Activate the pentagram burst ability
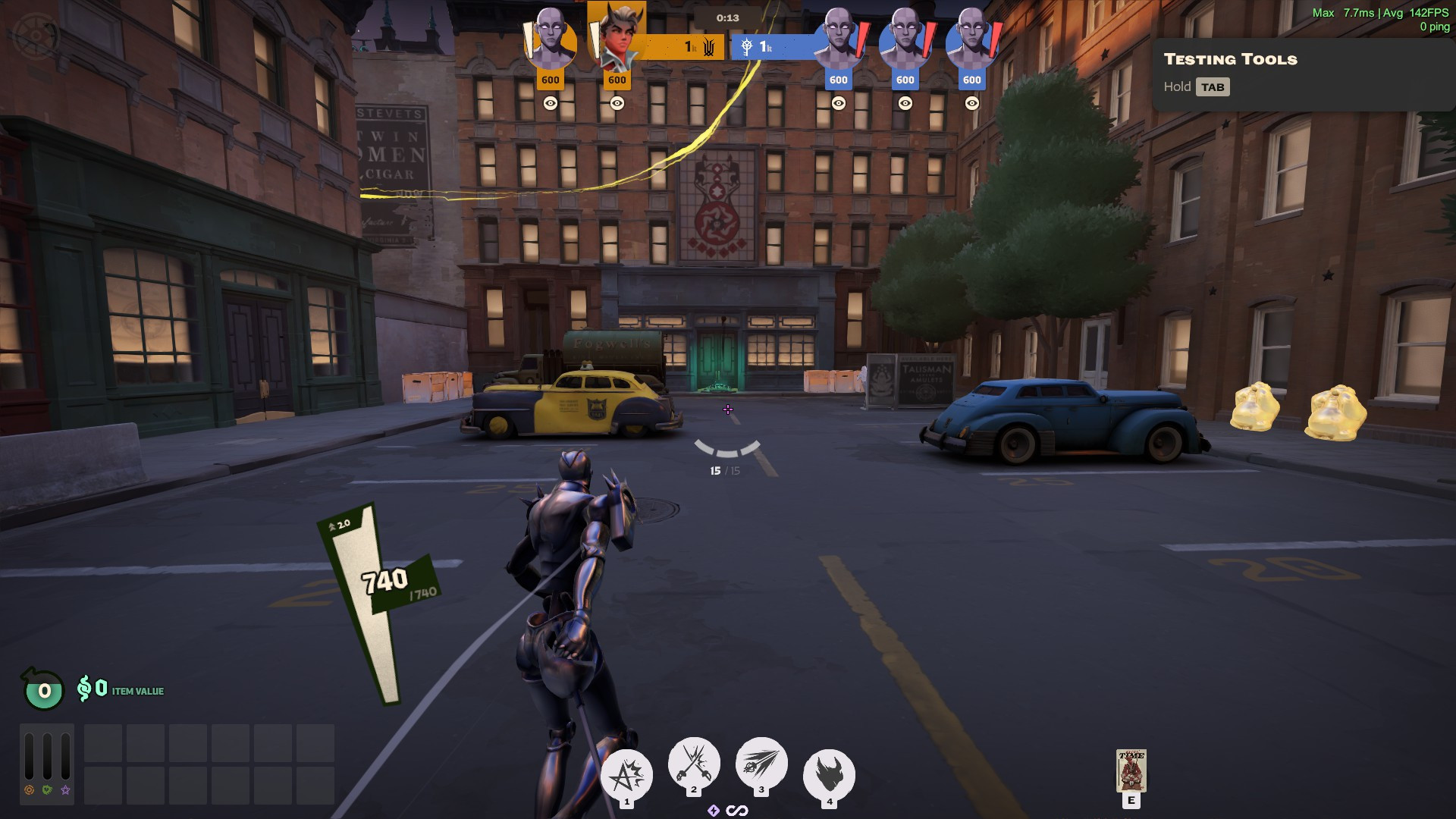The height and width of the screenshot is (819, 1456). pyautogui.click(x=626, y=775)
